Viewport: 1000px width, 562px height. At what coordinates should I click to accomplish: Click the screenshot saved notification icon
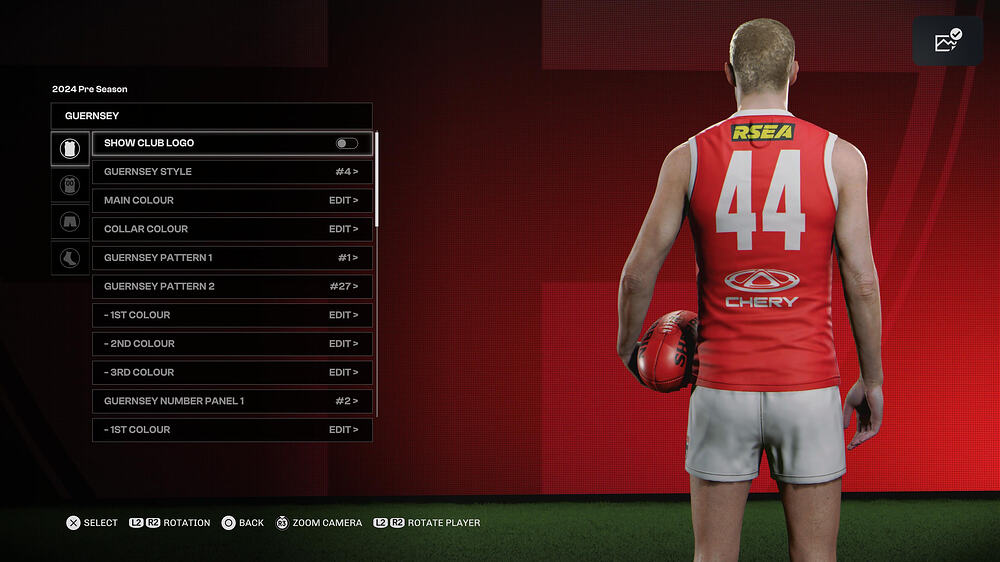pos(947,41)
